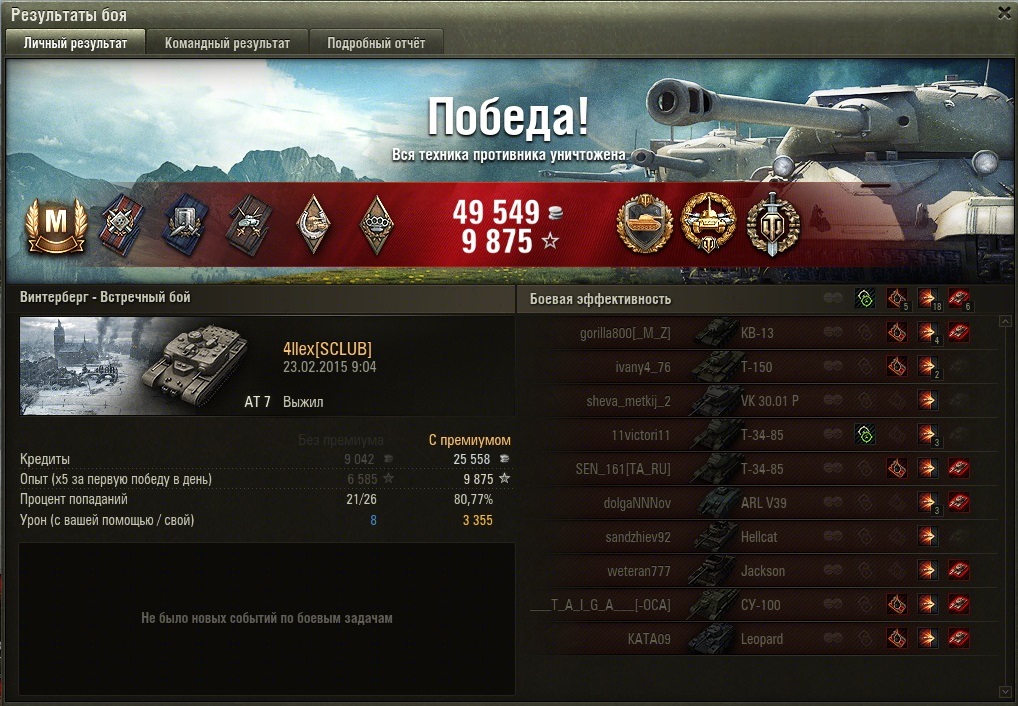The height and width of the screenshot is (706, 1018).
Task: Select the brass knuckles diamond medal
Action: click(x=375, y=226)
